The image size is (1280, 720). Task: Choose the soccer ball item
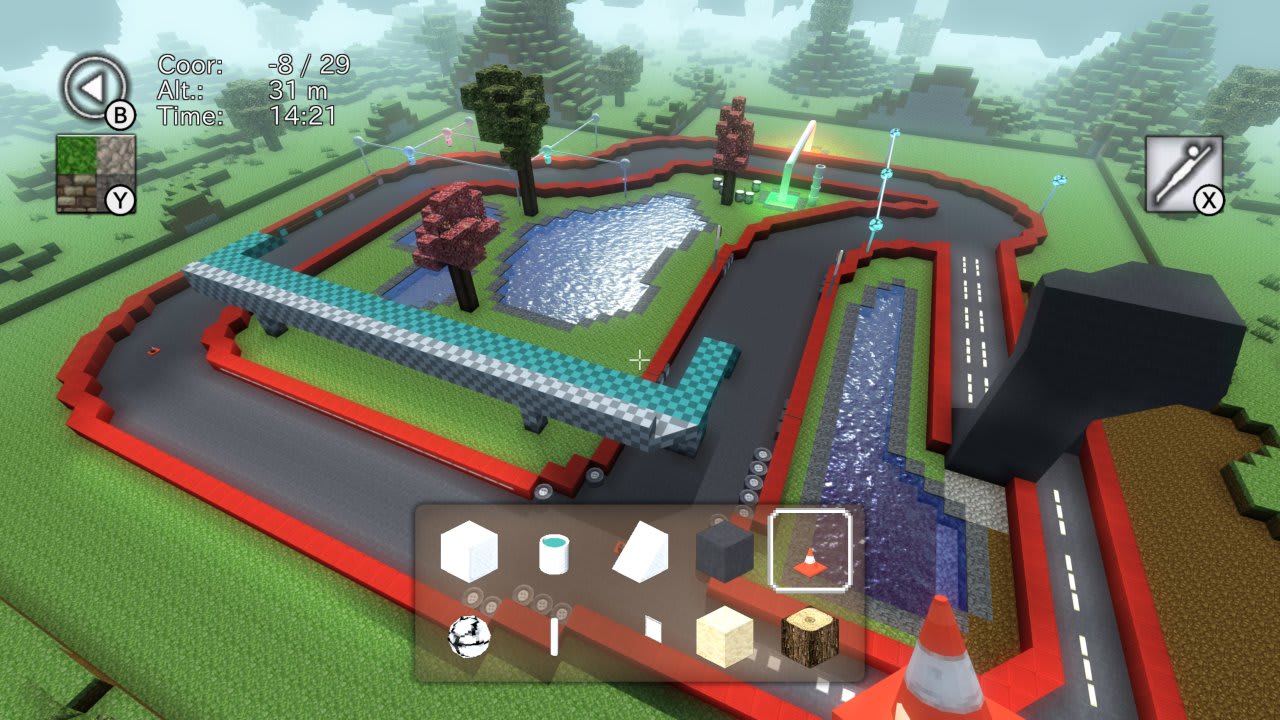point(469,636)
